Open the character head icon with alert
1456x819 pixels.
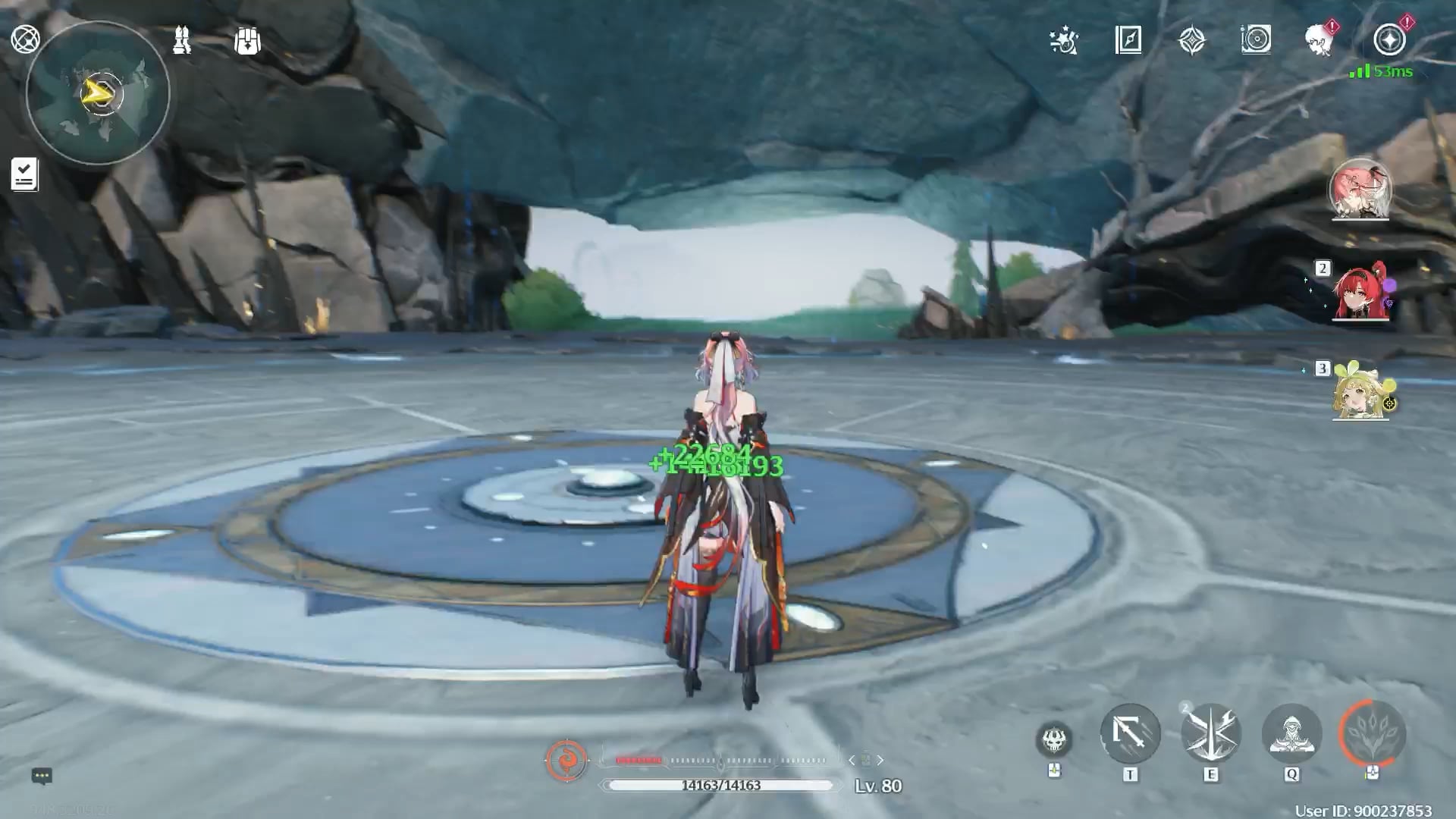point(1320,39)
